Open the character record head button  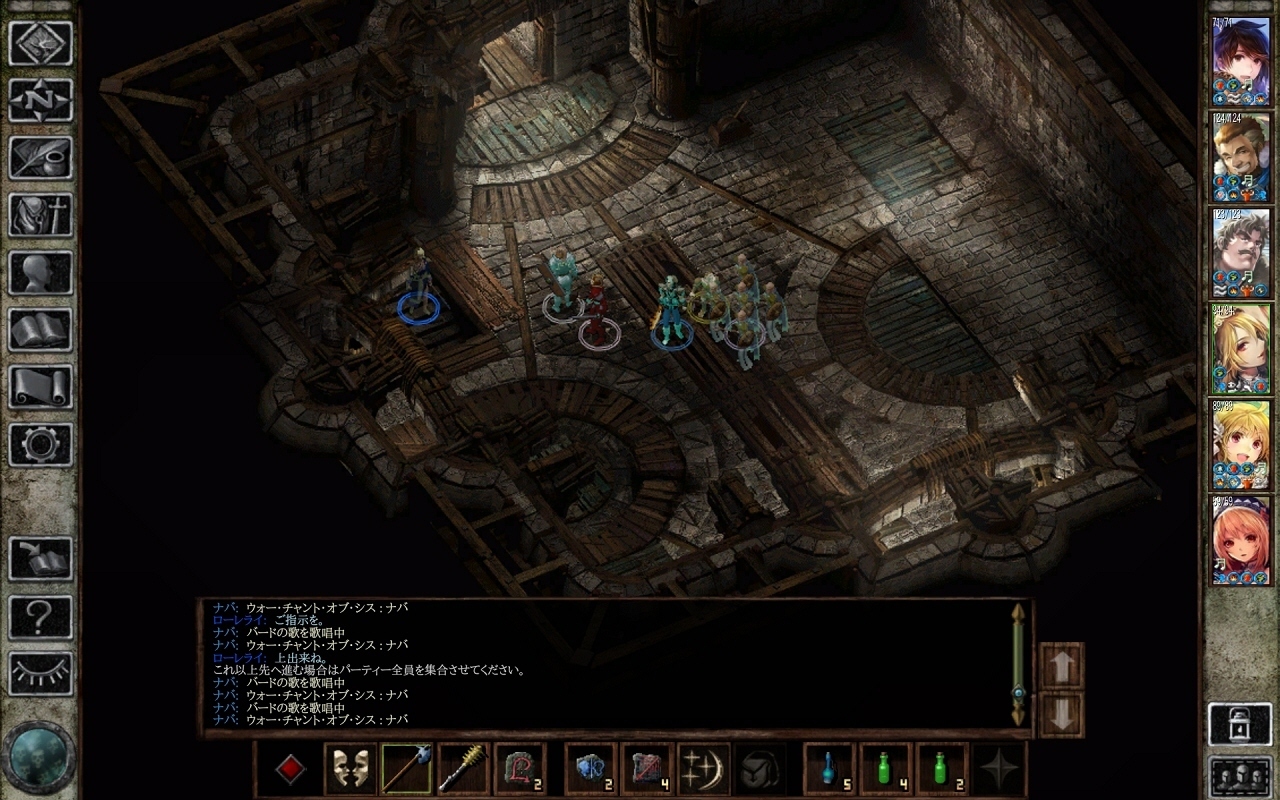pyautogui.click(x=40, y=272)
